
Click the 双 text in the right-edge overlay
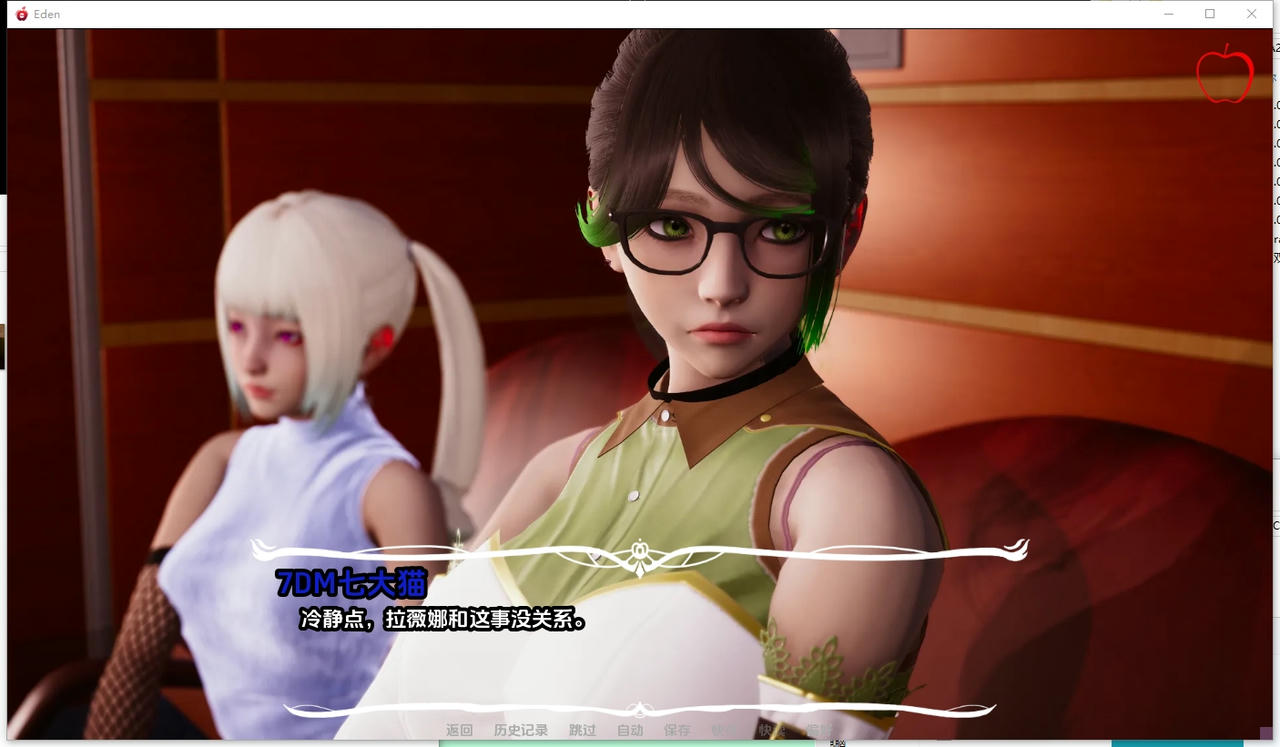pos(1275,258)
